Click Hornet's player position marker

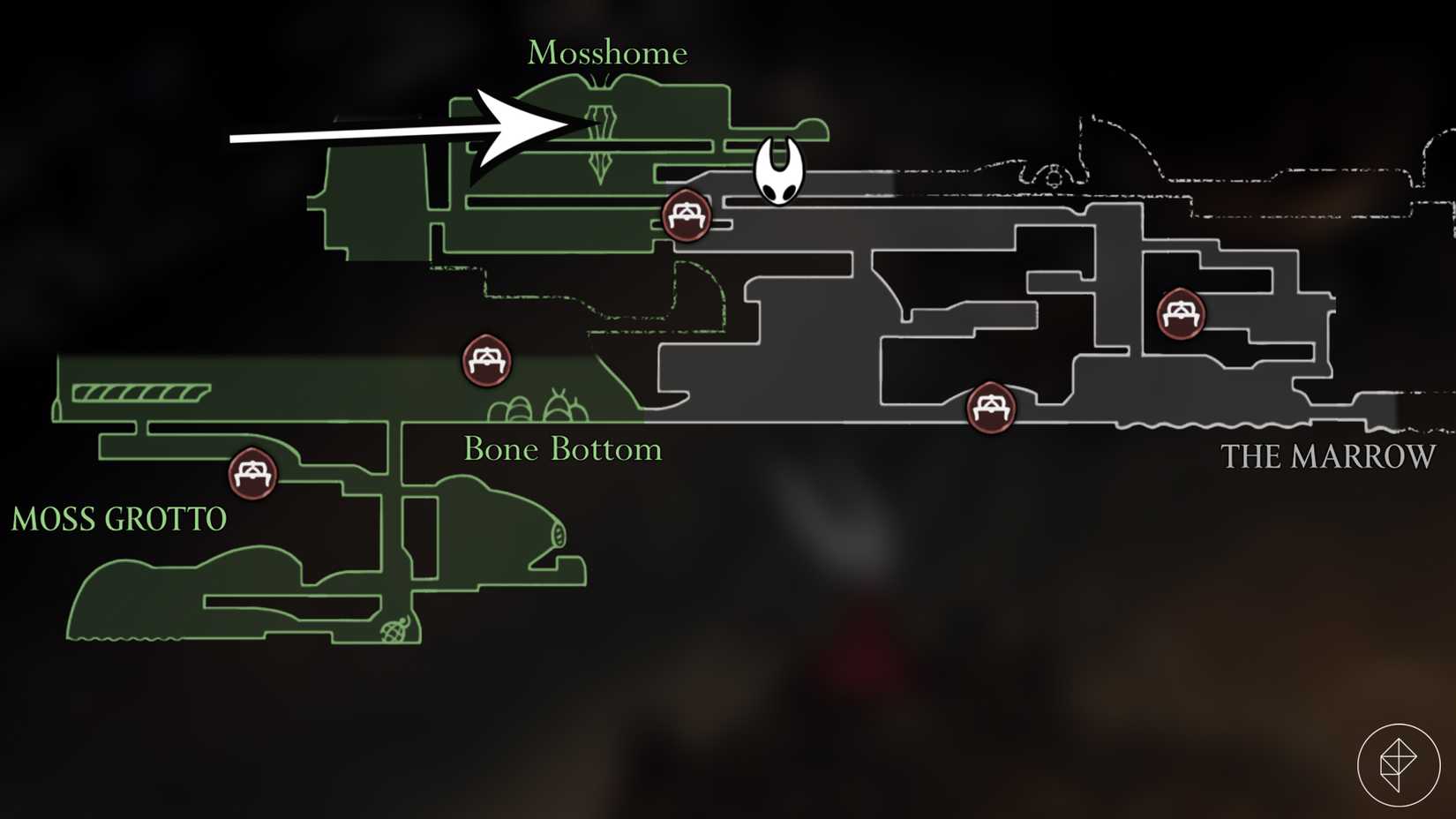point(777,173)
